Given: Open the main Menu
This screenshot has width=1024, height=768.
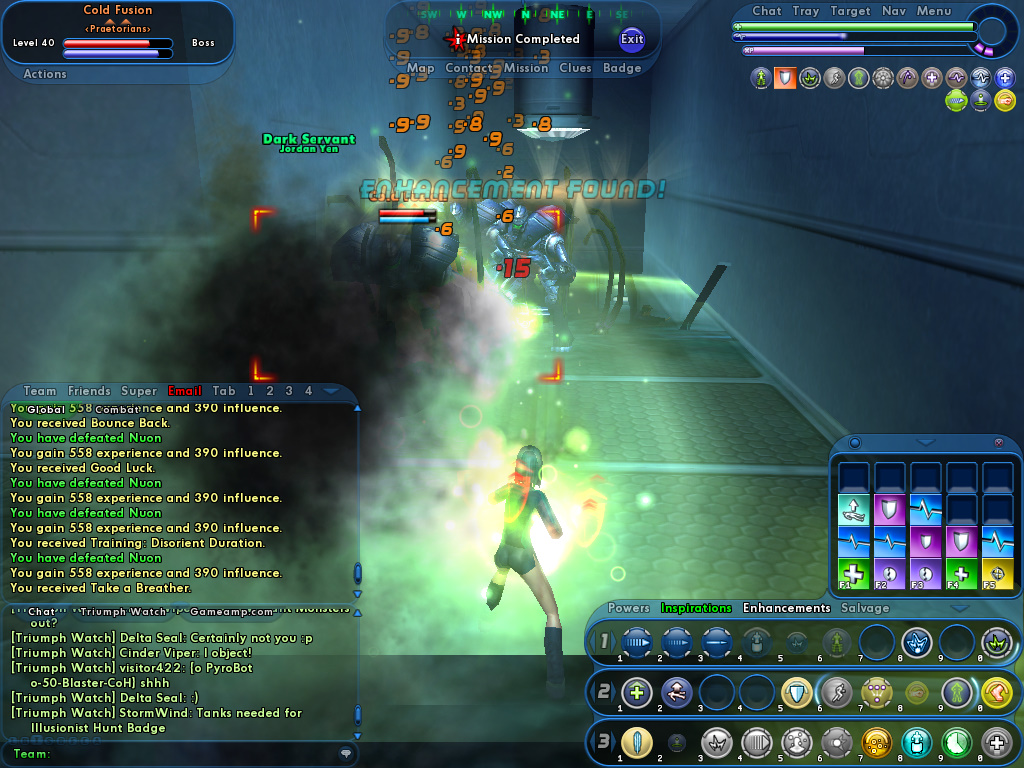Looking at the screenshot, I should point(934,11).
